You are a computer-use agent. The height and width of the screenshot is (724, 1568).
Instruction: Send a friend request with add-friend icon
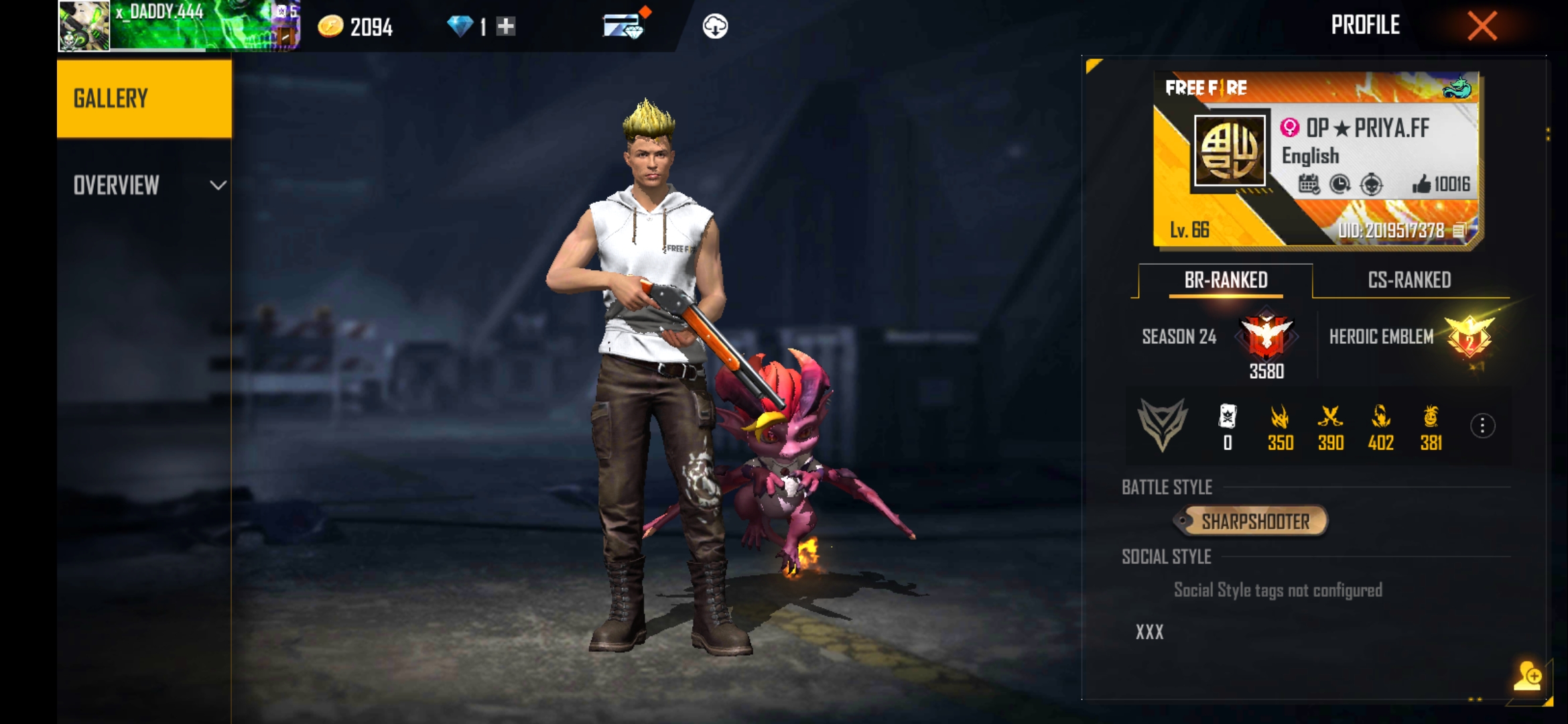click(1527, 676)
